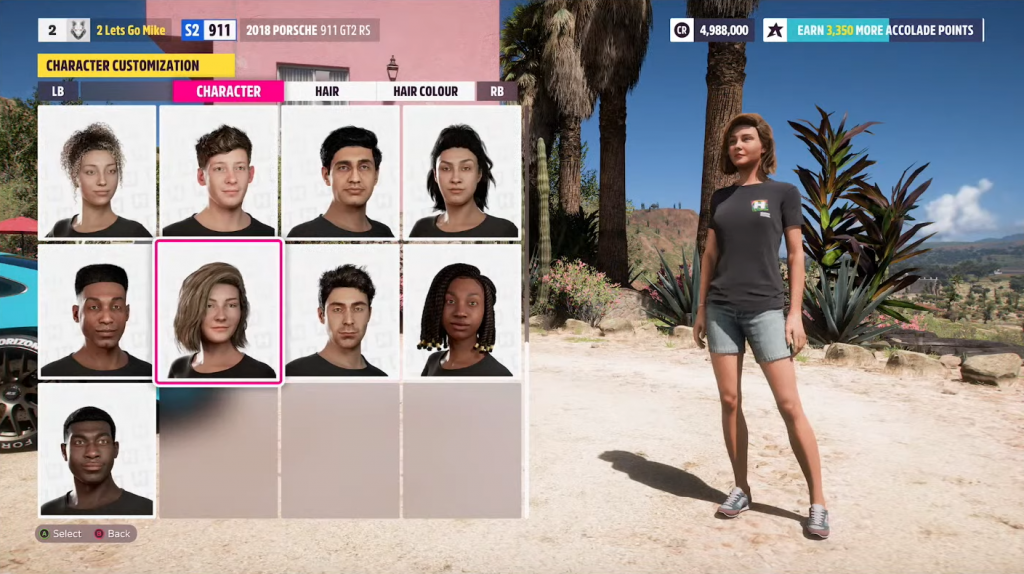Select the man with flat-top fade haircut
This screenshot has width=1024, height=574.
coord(97,311)
